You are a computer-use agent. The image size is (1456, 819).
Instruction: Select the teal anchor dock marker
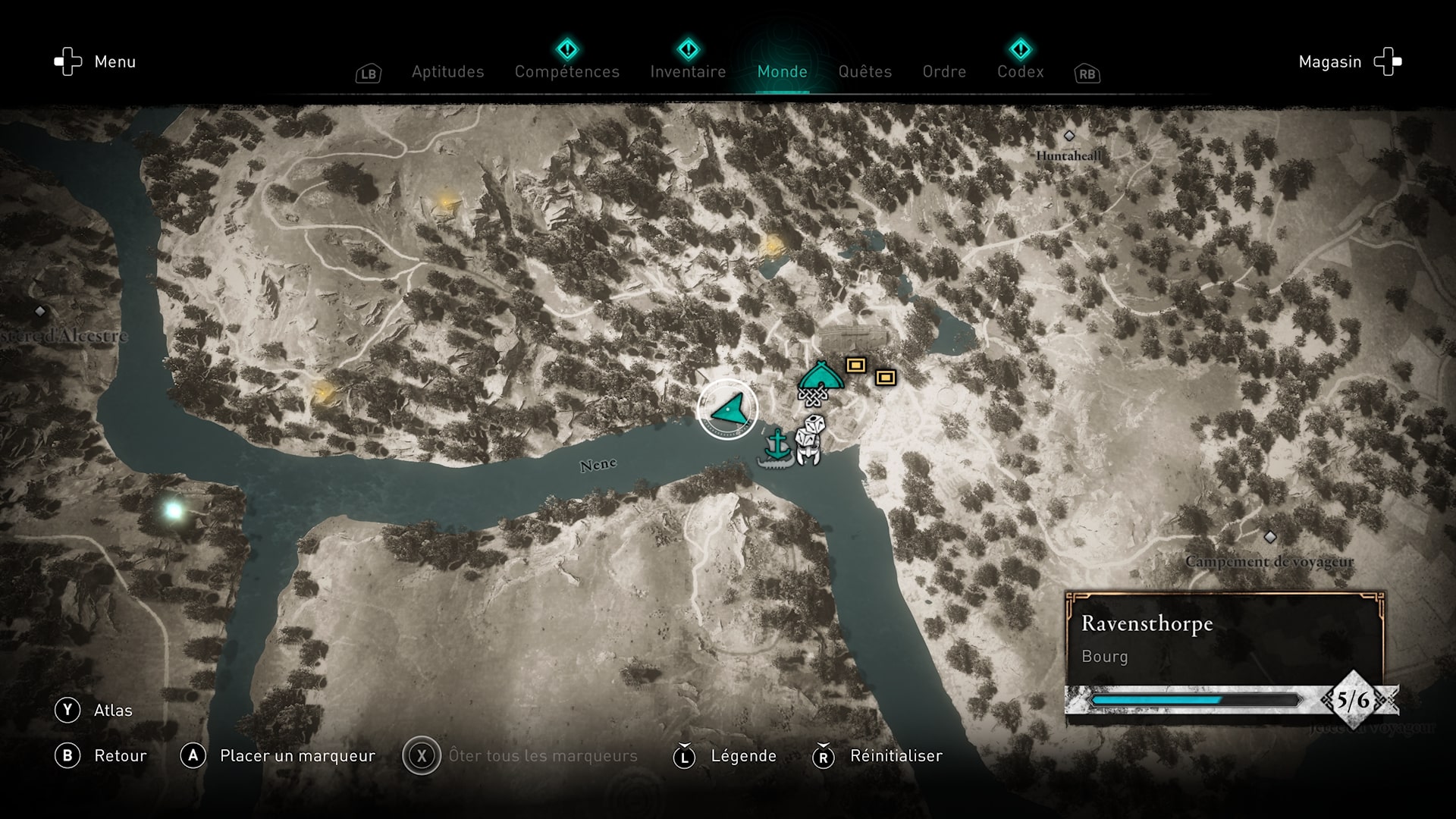pos(777,444)
